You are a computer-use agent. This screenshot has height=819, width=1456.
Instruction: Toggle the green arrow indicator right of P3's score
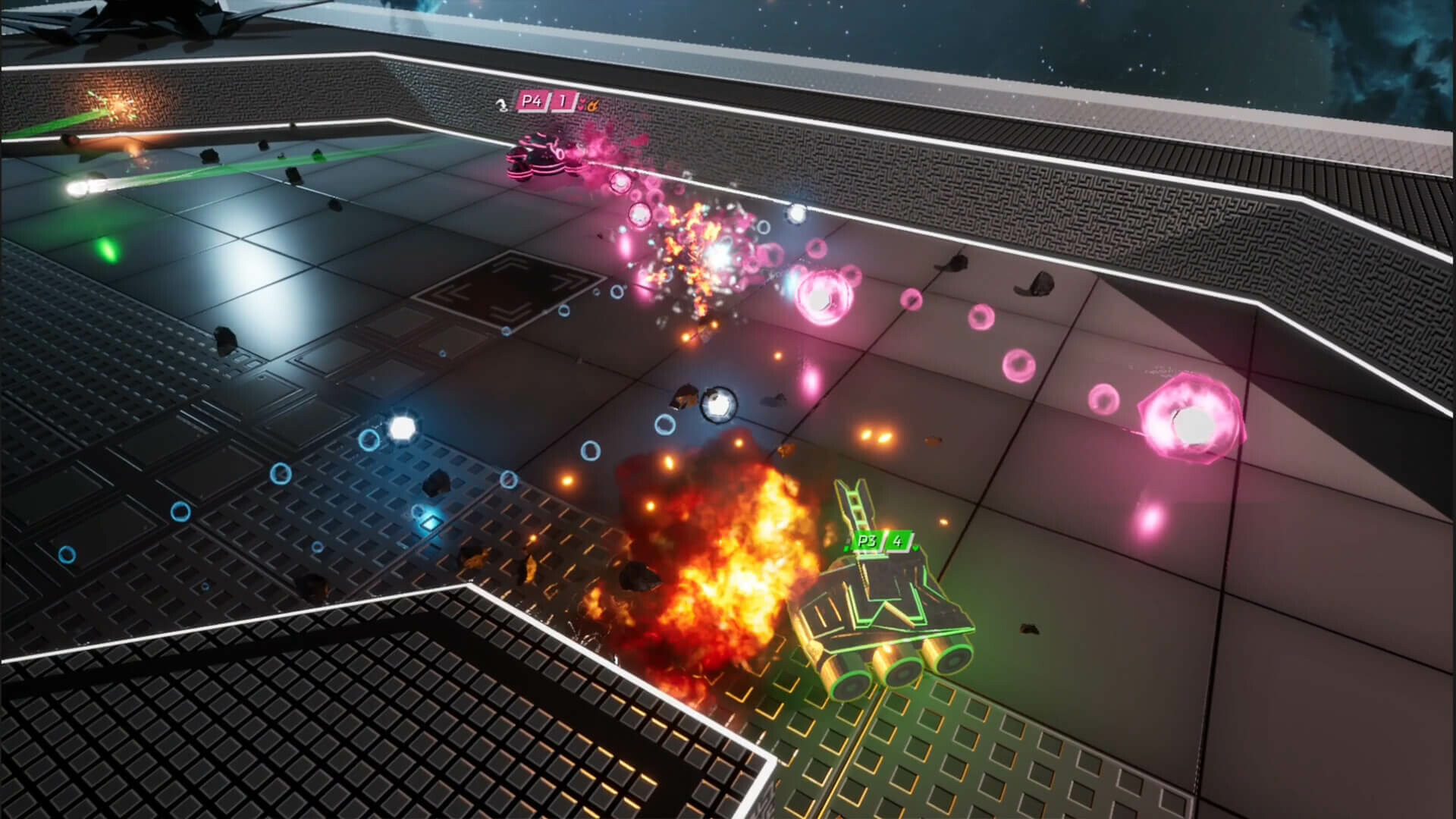click(915, 549)
